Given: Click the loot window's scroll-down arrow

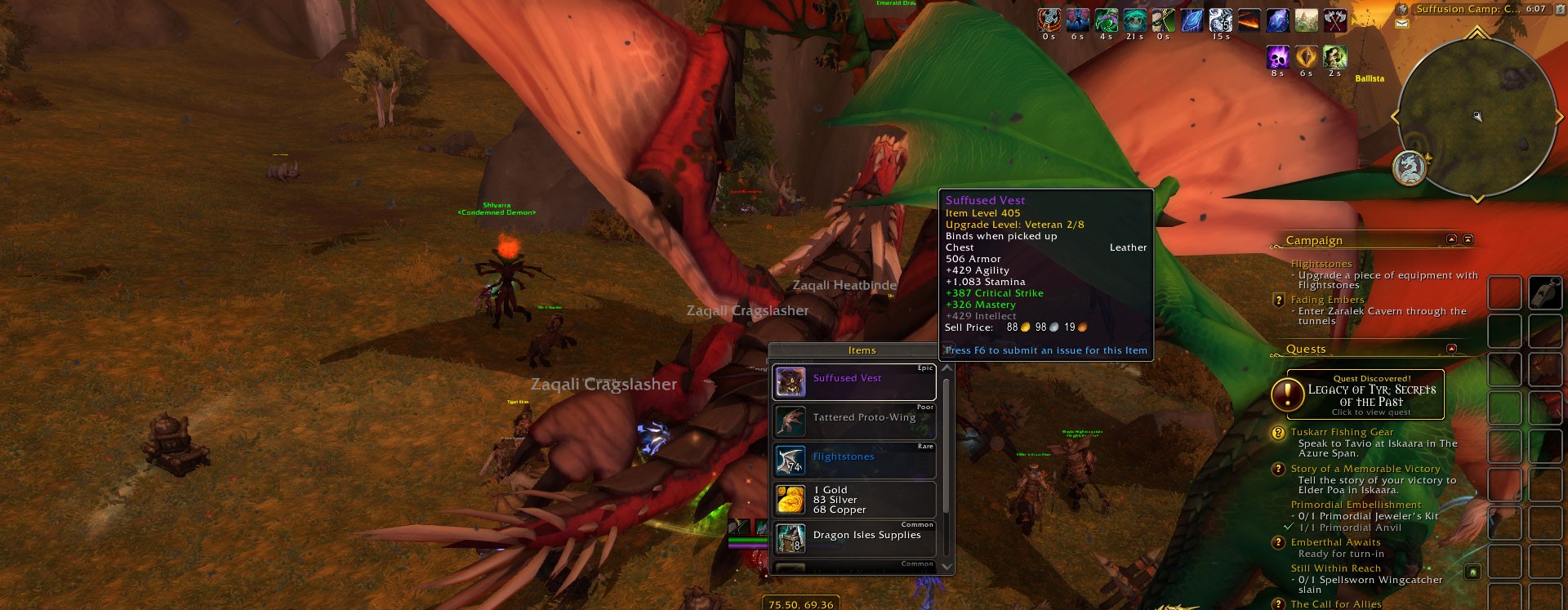Looking at the screenshot, I should coord(947,566).
